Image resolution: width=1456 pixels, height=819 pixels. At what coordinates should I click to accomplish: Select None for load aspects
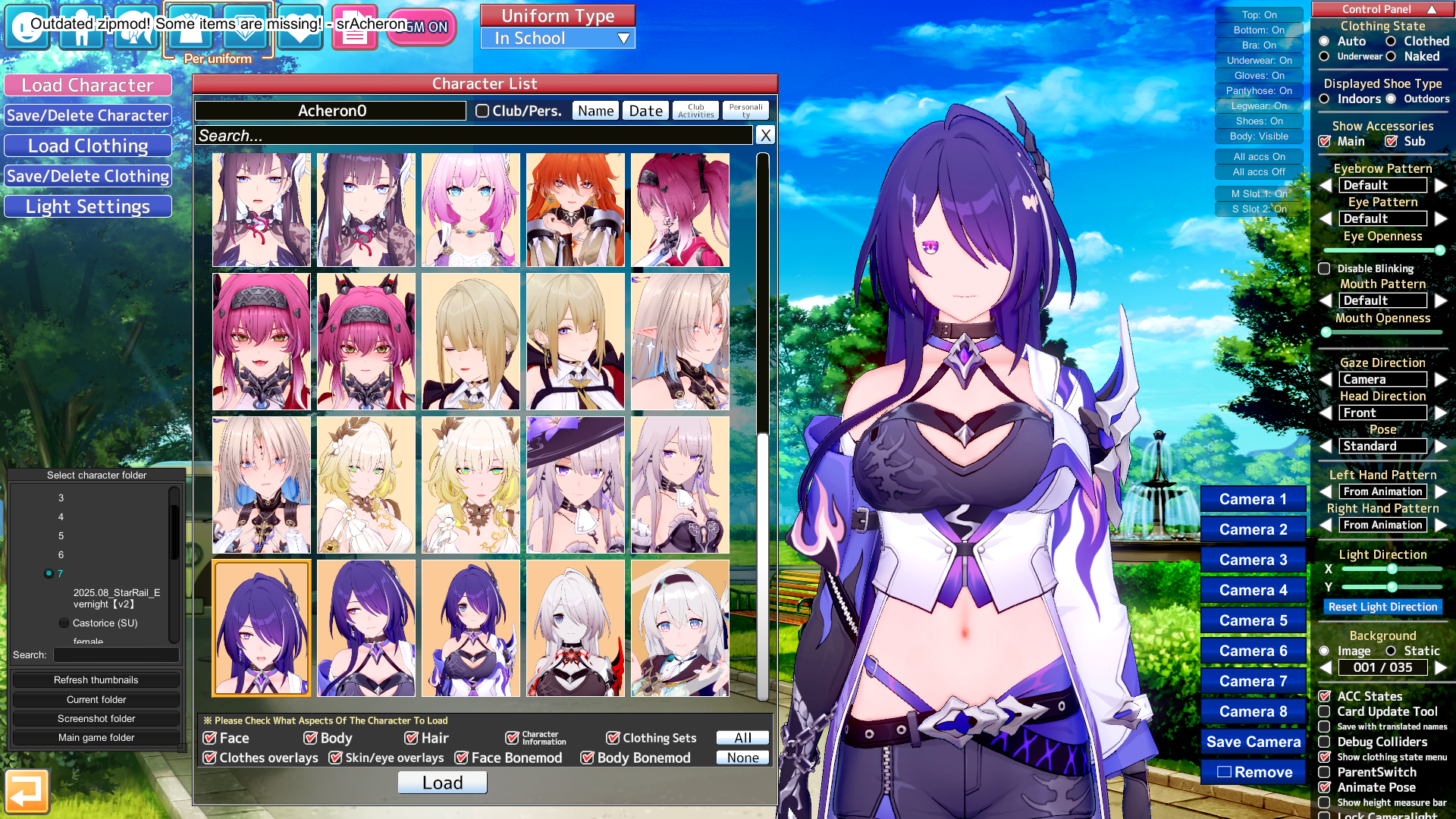(742, 758)
